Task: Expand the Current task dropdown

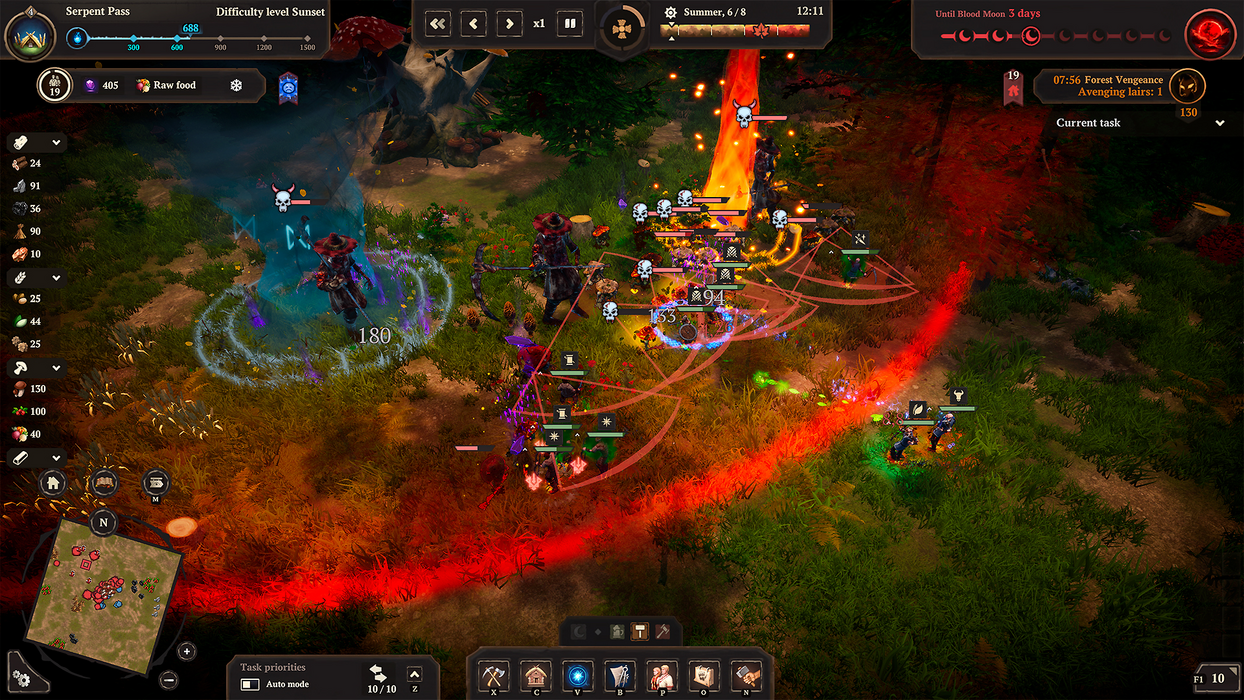Action: point(1220,123)
